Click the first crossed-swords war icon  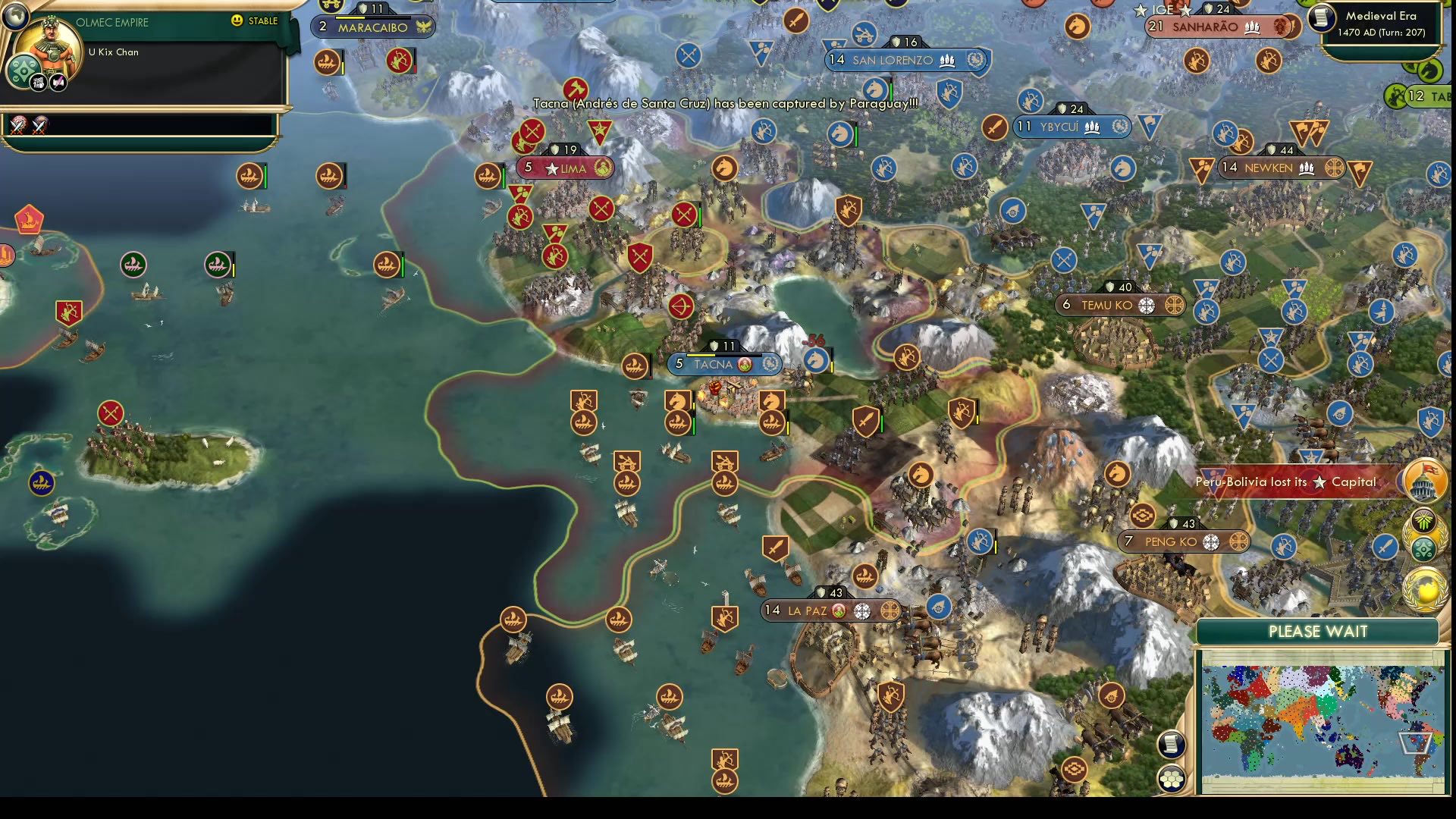[x=18, y=125]
